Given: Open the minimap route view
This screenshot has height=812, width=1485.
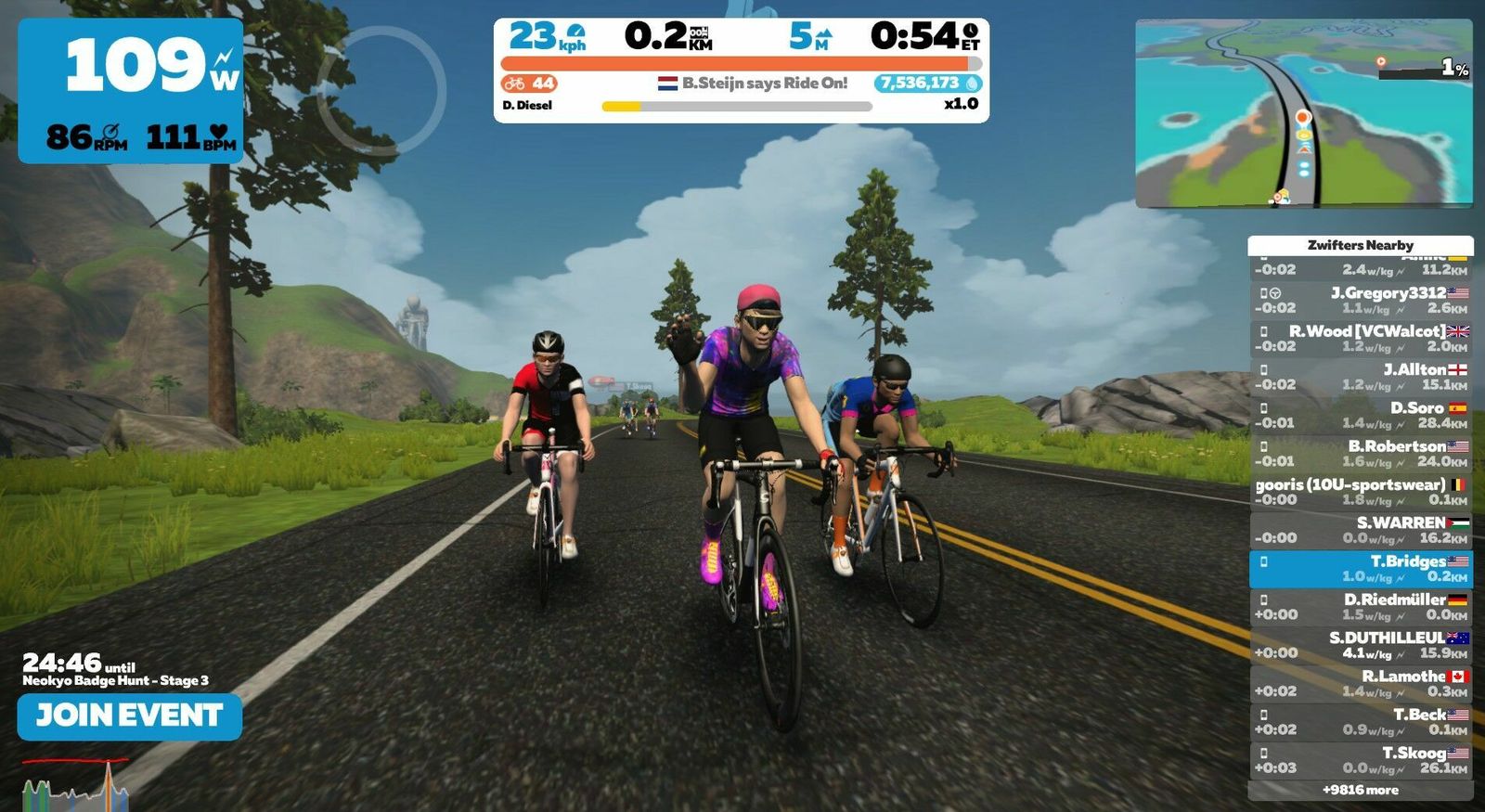Looking at the screenshot, I should tap(1303, 113).
